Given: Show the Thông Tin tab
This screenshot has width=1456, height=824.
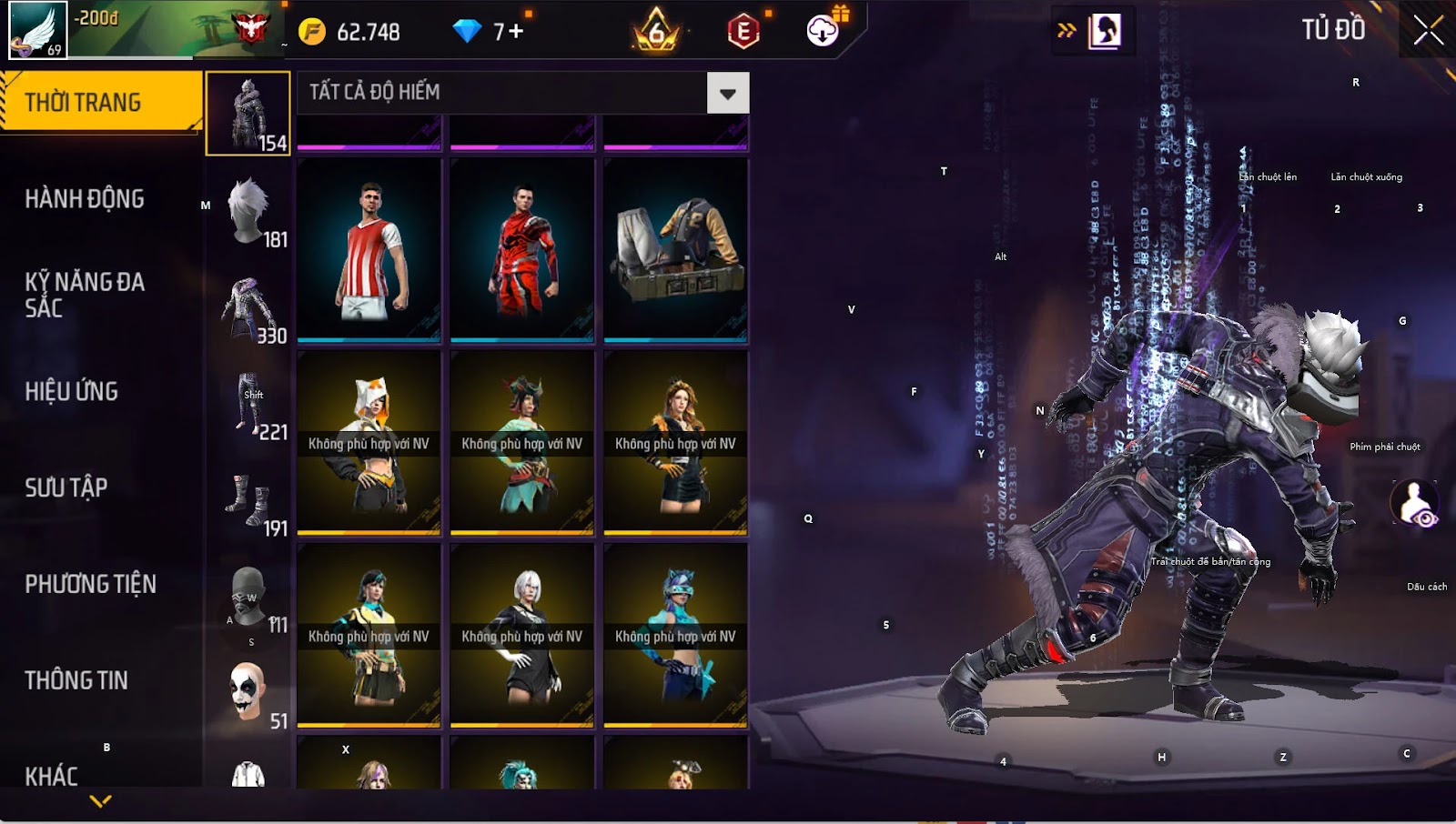Looking at the screenshot, I should 76,680.
